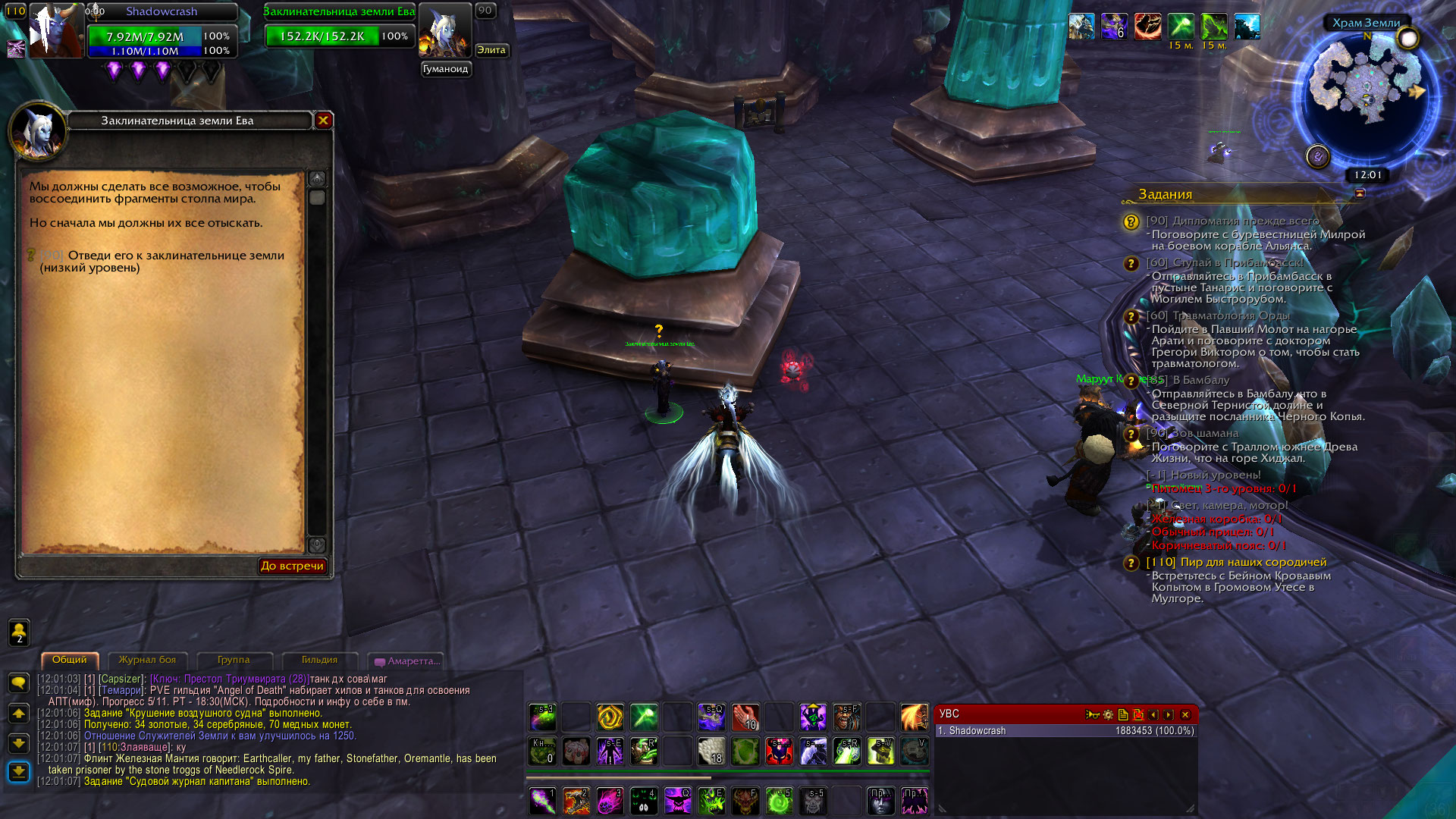Activate the green skull ability bound to E

711,801
